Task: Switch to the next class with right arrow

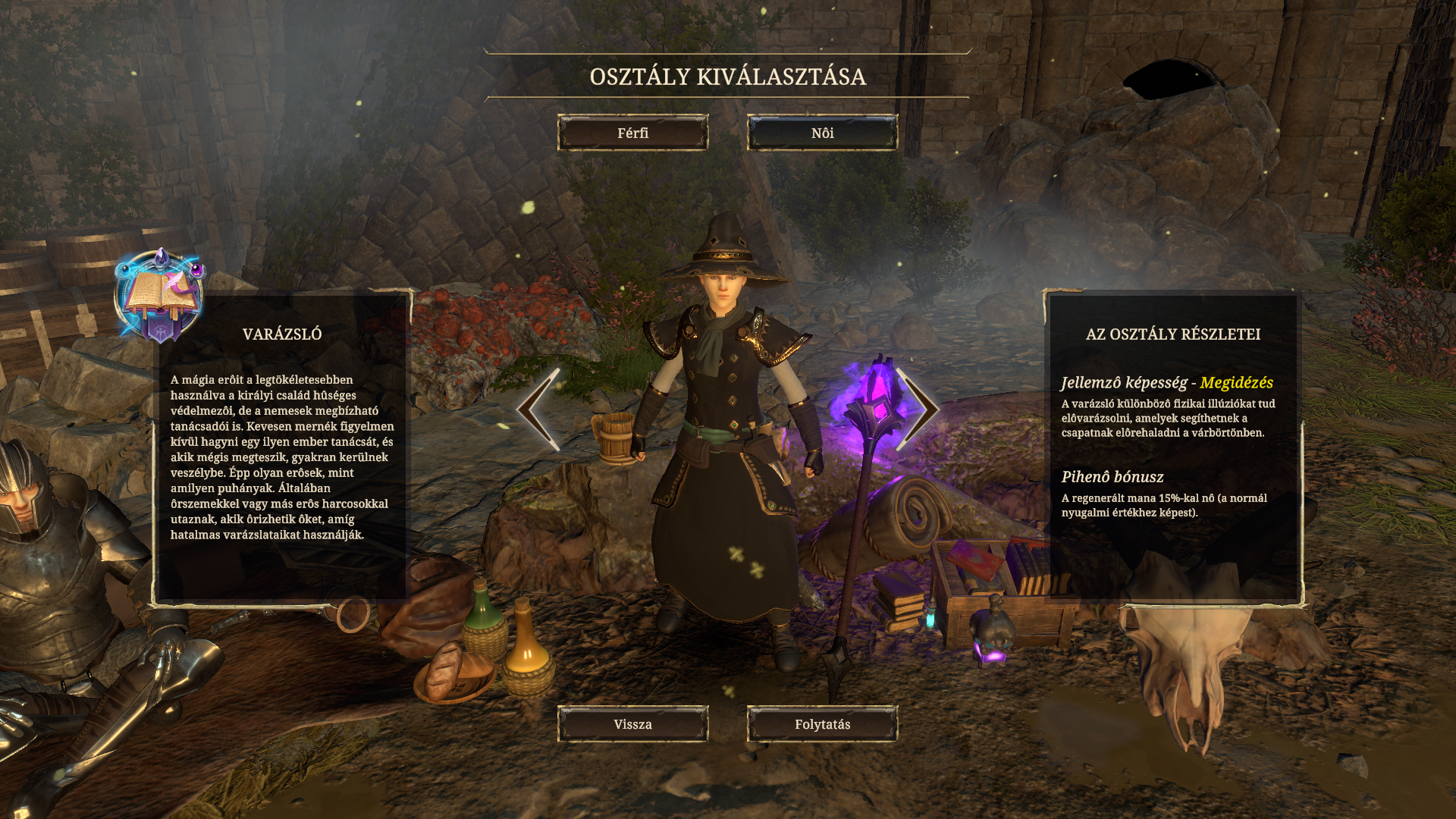Action: (918, 409)
